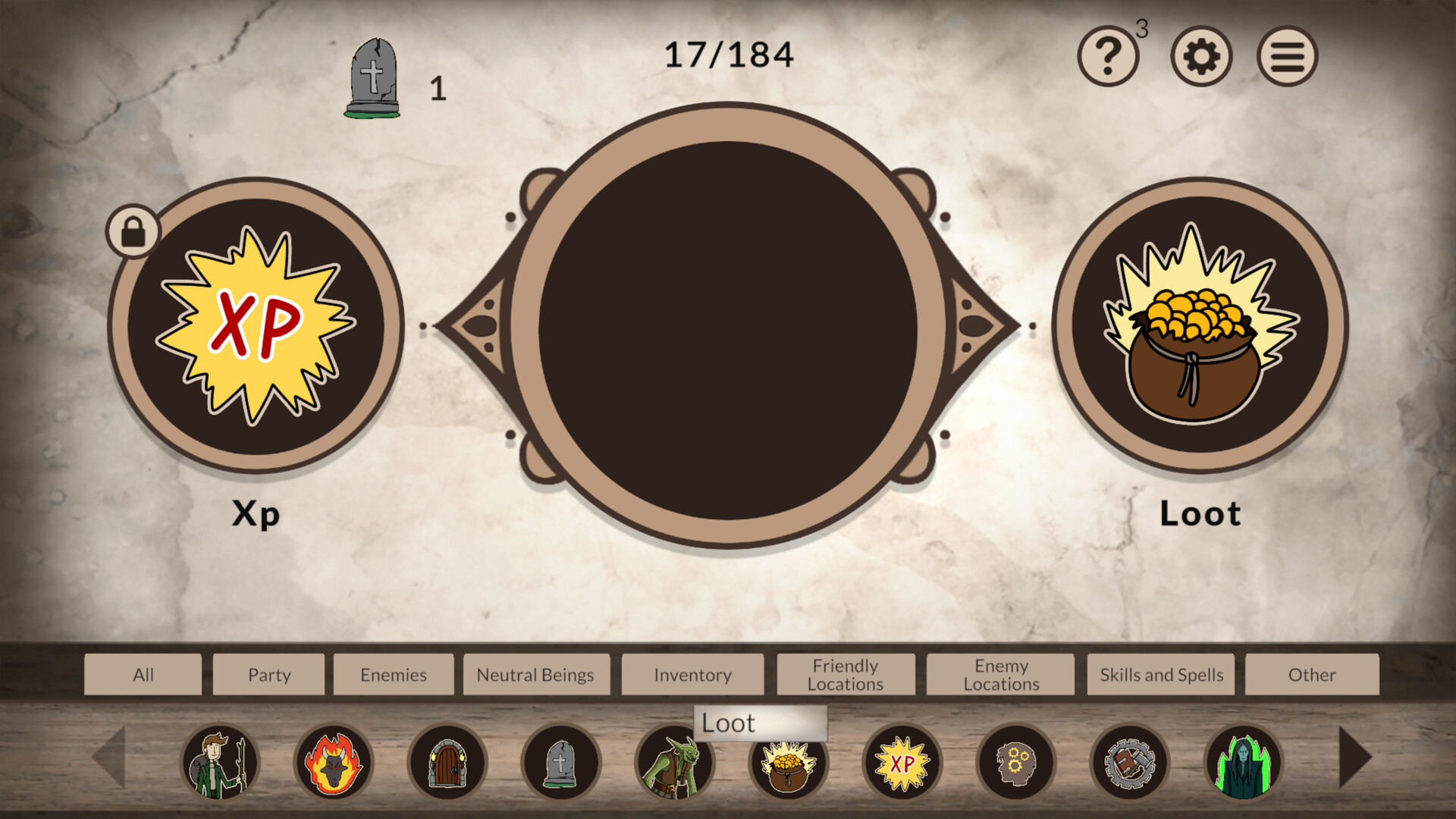Select the gravestone icon in the carousel

[560, 762]
